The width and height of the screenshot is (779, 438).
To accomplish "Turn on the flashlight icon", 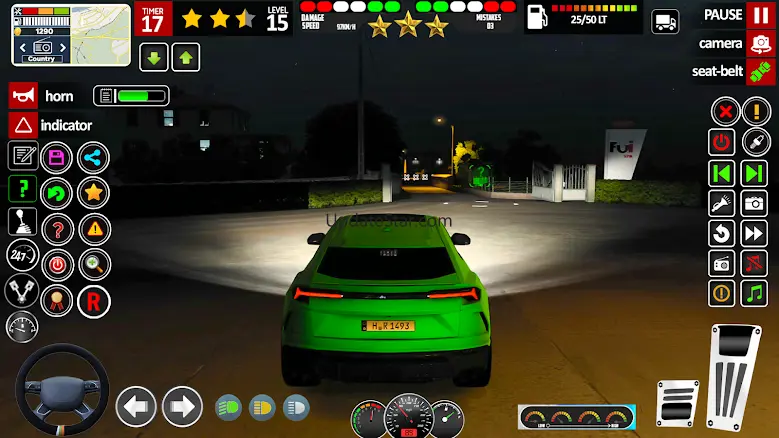I will tap(722, 203).
